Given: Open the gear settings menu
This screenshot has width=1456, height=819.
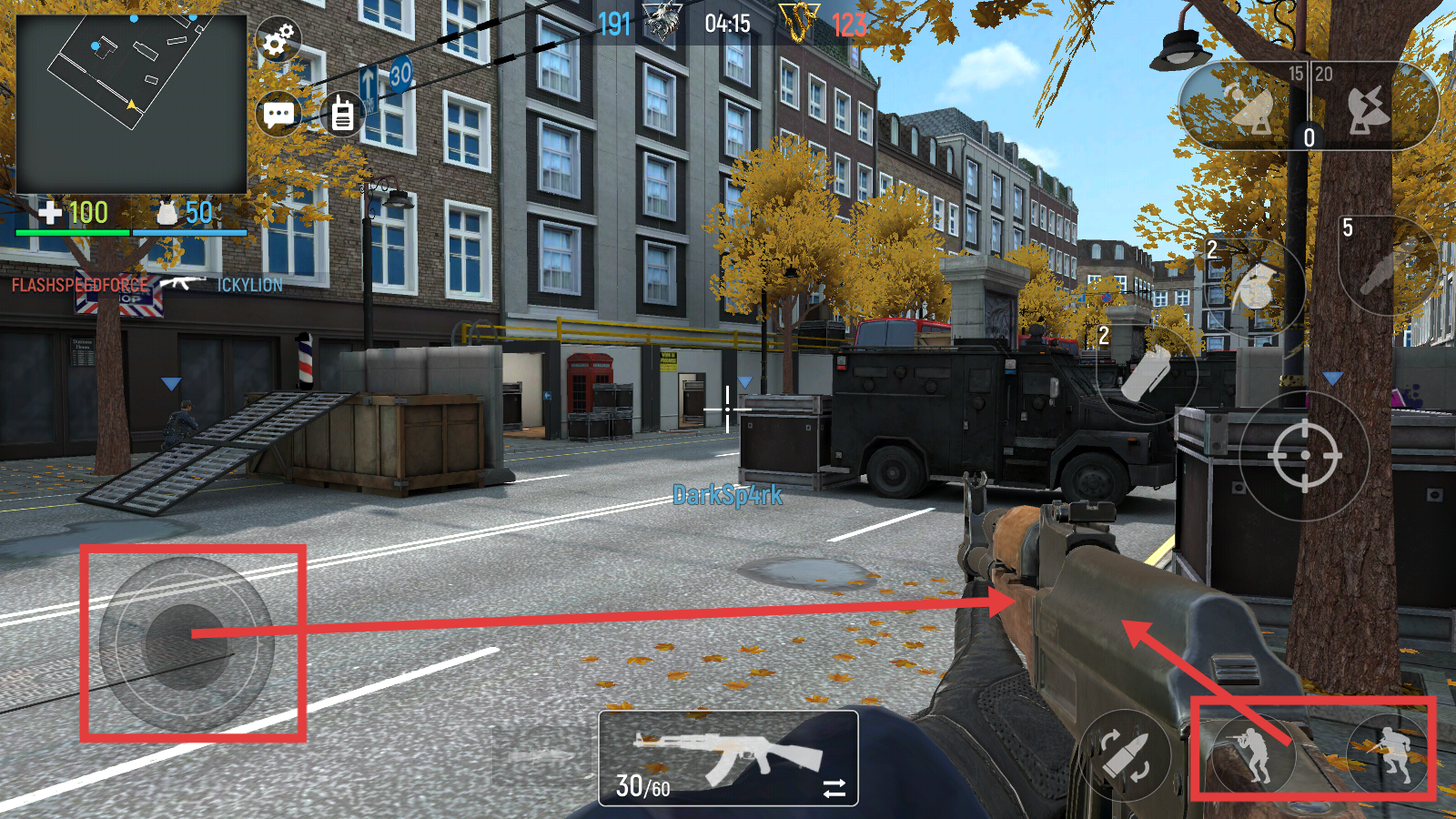Looking at the screenshot, I should tap(278, 40).
